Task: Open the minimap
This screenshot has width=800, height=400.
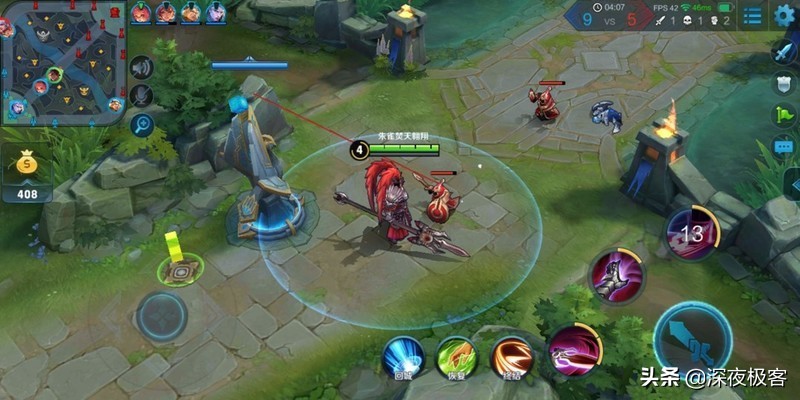Action: point(64,60)
